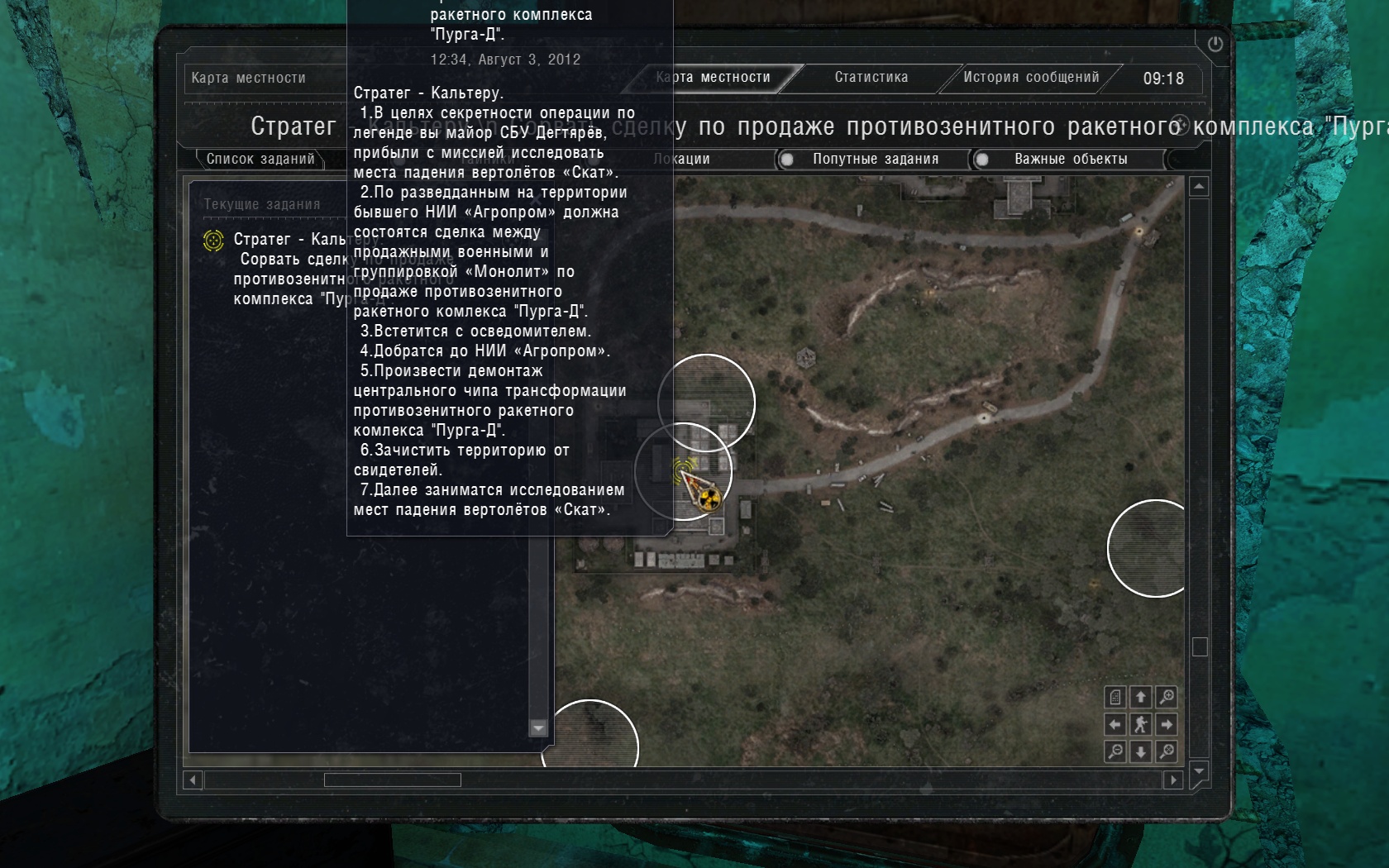Viewport: 1389px width, 868px height.
Task: Click the horizontal scrollbar's right arrow
Action: 1172,780
